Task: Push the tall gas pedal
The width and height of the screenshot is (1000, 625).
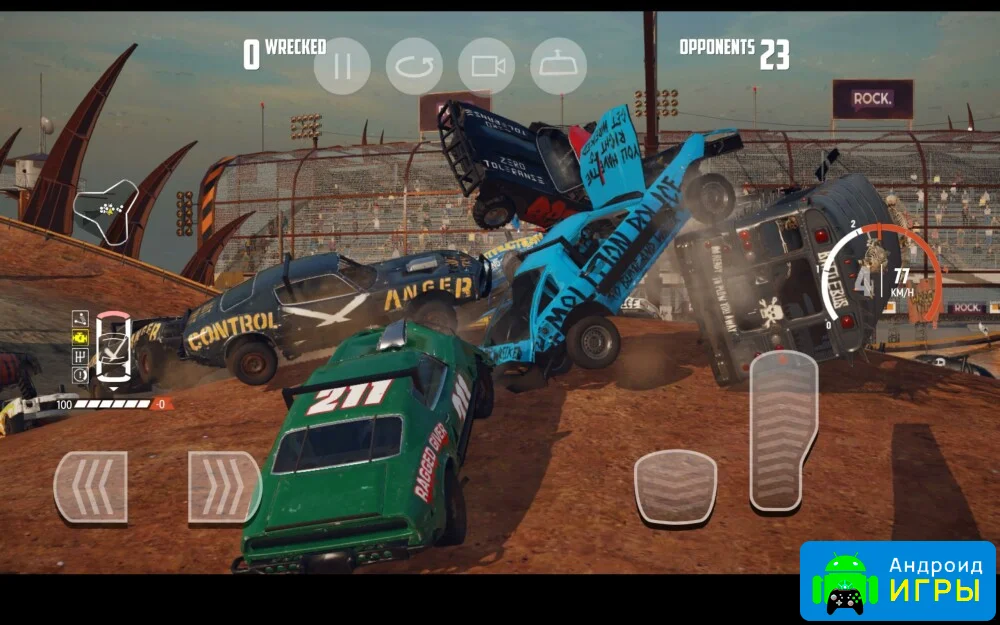Action: pyautogui.click(x=783, y=431)
